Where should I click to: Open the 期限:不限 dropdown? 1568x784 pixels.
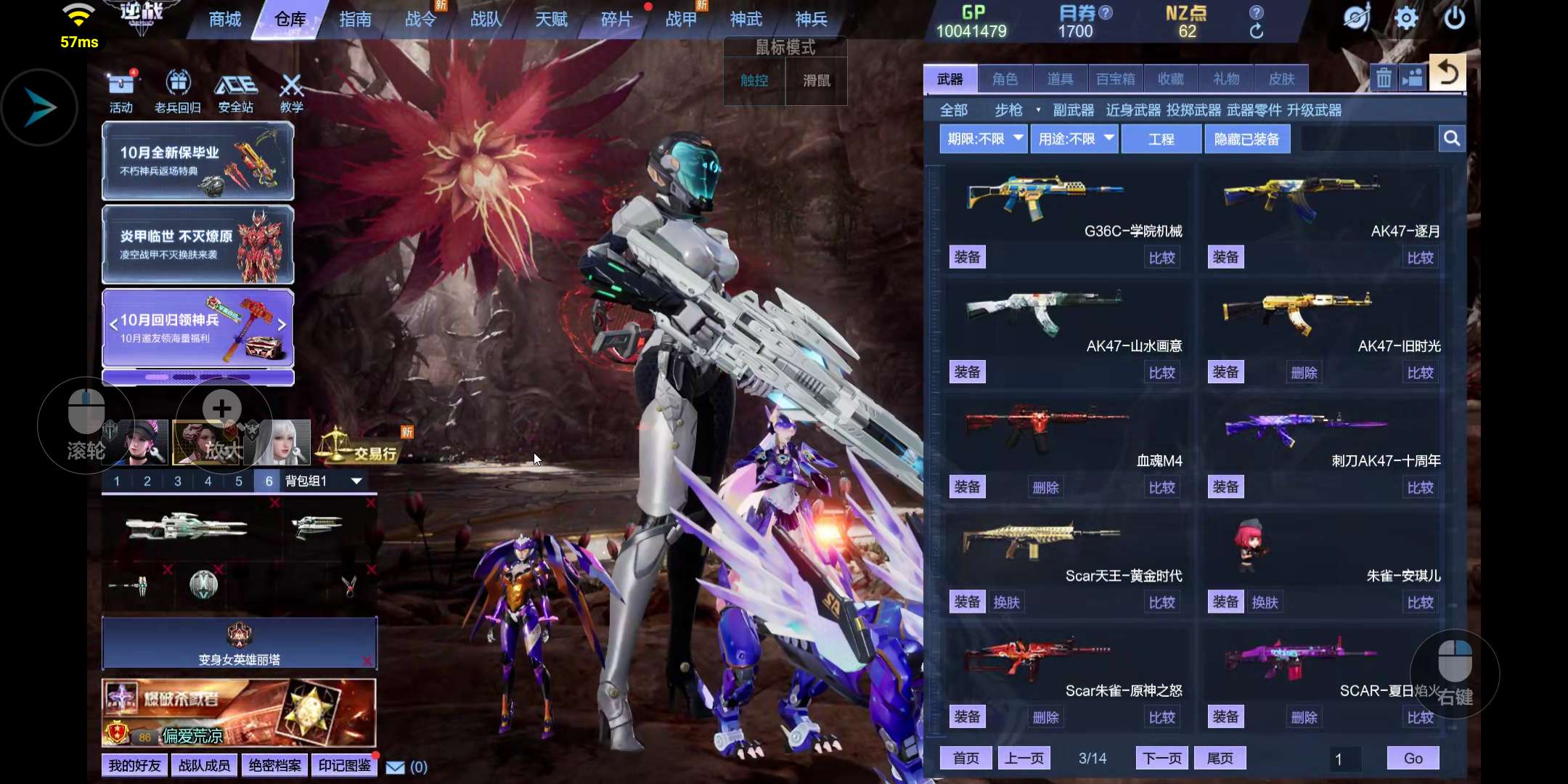pos(984,139)
